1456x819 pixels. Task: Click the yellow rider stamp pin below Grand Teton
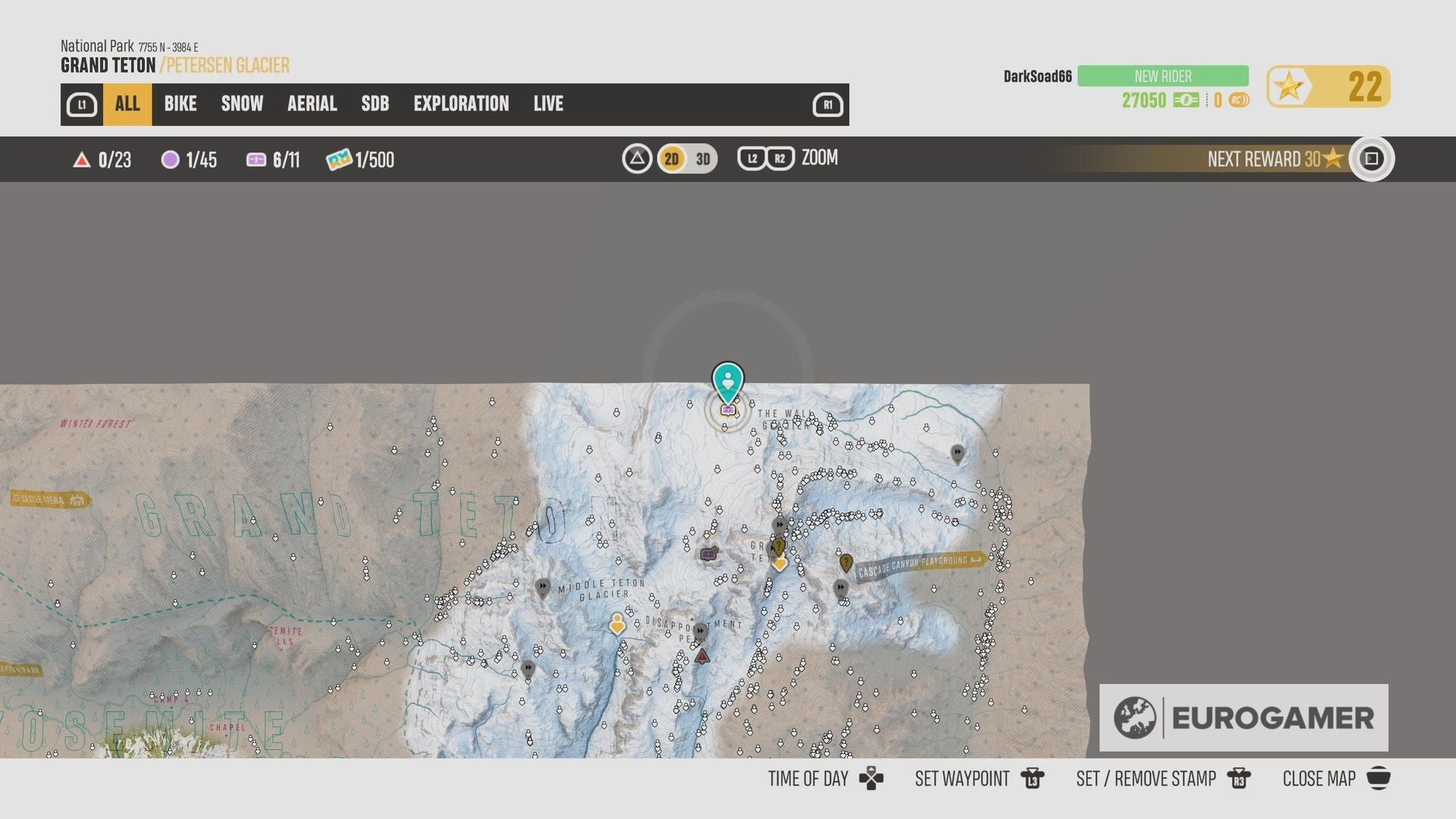(780, 564)
